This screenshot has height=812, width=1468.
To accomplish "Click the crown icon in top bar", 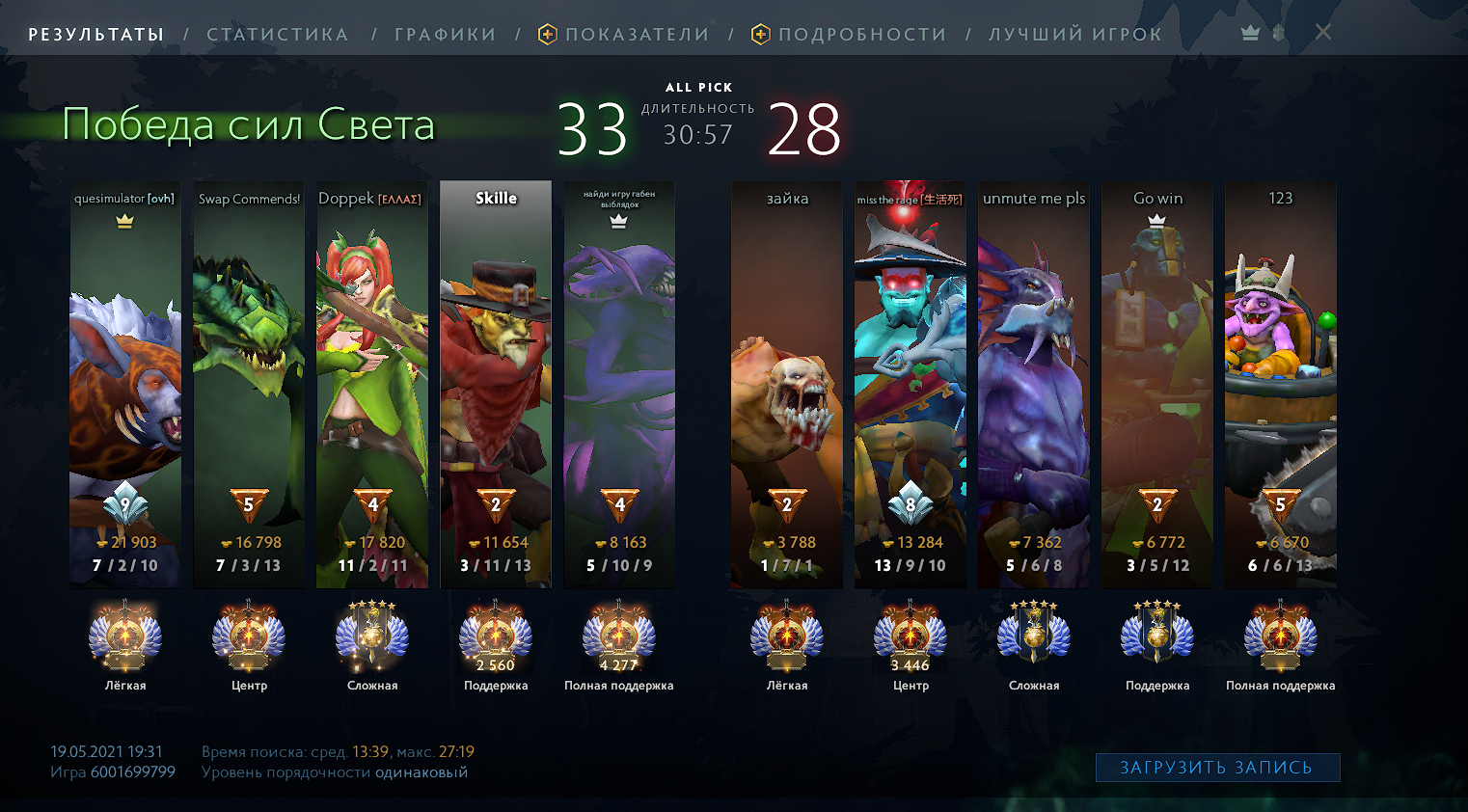I will pyautogui.click(x=1251, y=33).
